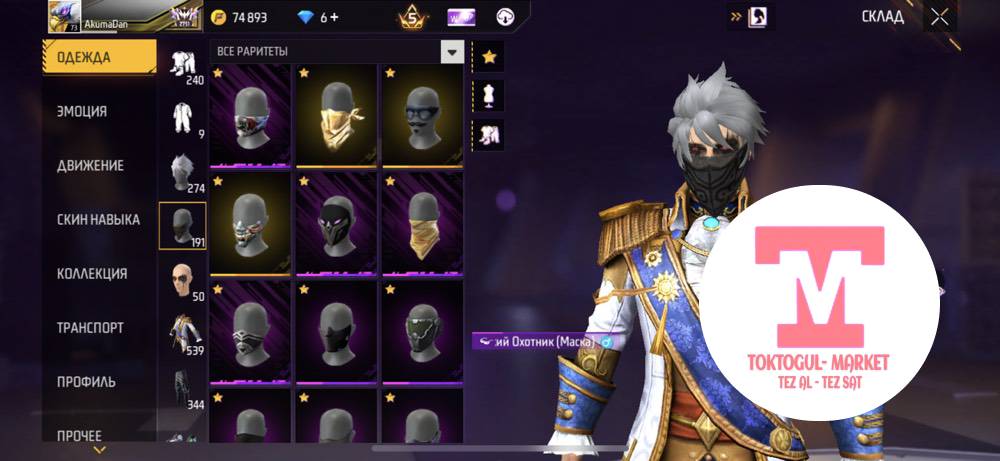1000x461 pixels.
Task: Select the gold bandana mask in top row
Action: click(x=336, y=115)
